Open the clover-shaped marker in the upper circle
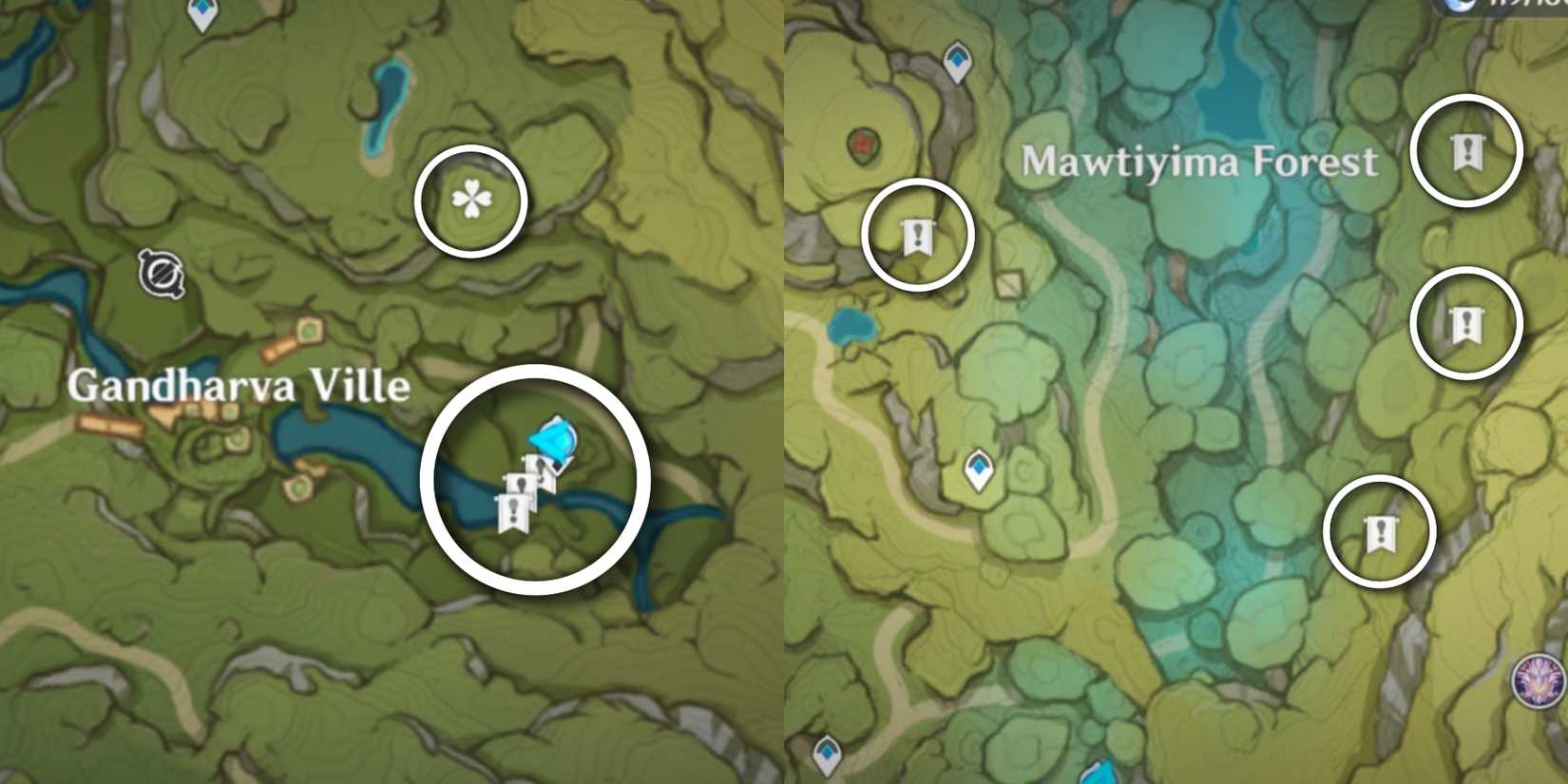Image resolution: width=1568 pixels, height=784 pixels. [x=469, y=197]
